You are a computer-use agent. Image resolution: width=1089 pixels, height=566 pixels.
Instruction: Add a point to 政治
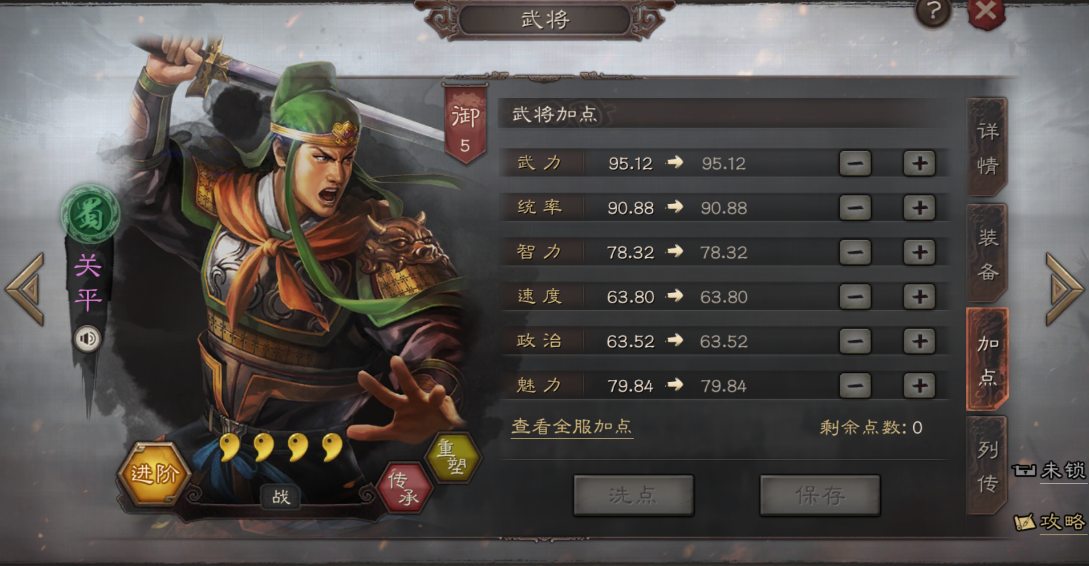pyautogui.click(x=918, y=341)
